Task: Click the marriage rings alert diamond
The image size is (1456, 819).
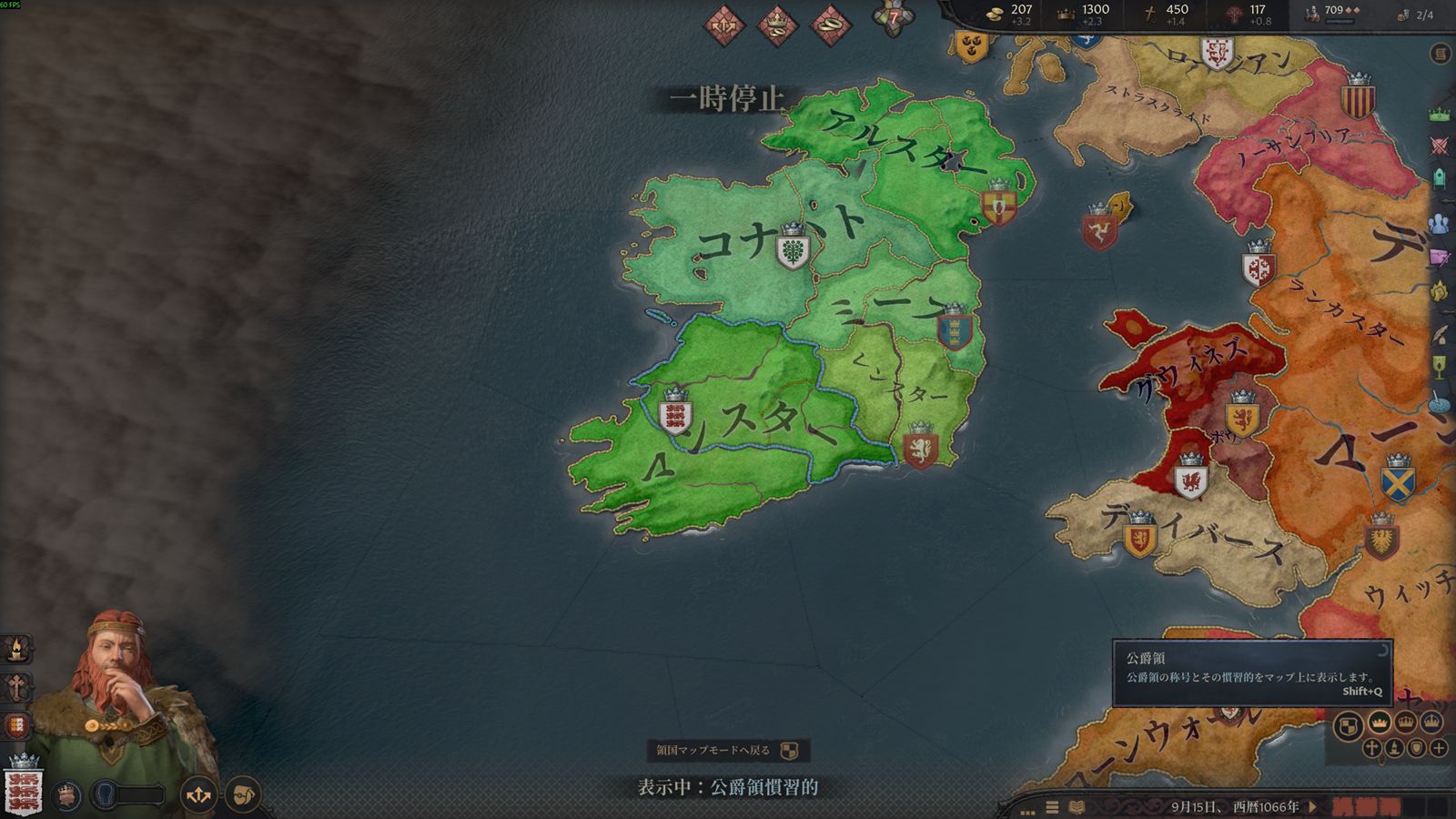Action: 829,24
